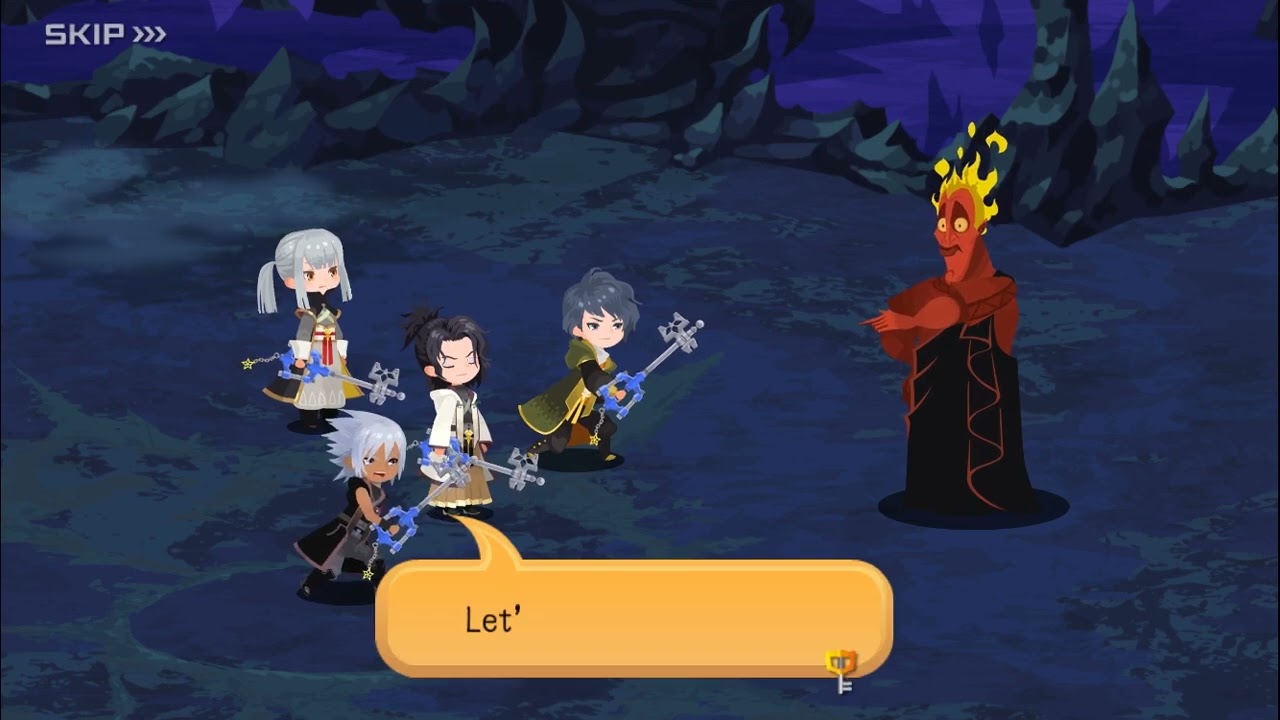
Task: Skip the cutscene with the SKIP button
Action: [105, 35]
